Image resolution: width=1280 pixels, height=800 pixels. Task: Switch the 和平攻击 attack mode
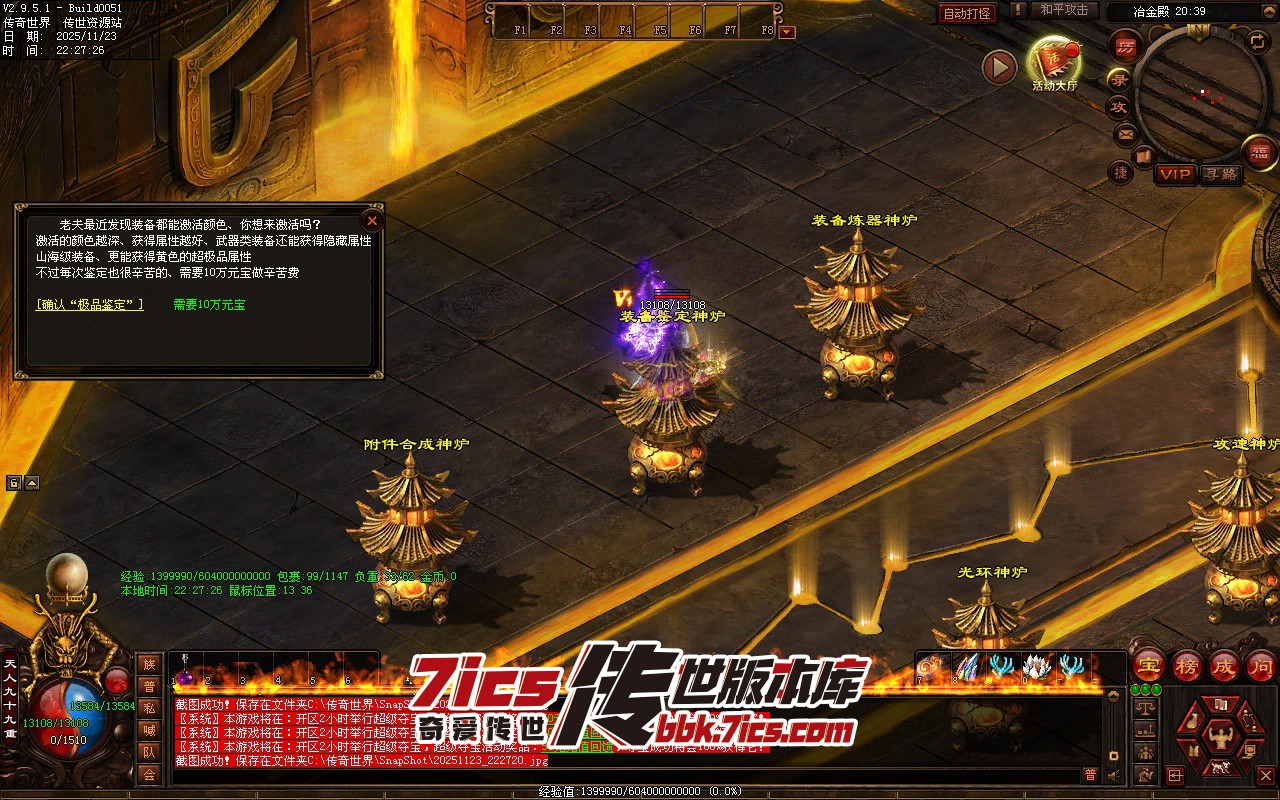point(1063,10)
